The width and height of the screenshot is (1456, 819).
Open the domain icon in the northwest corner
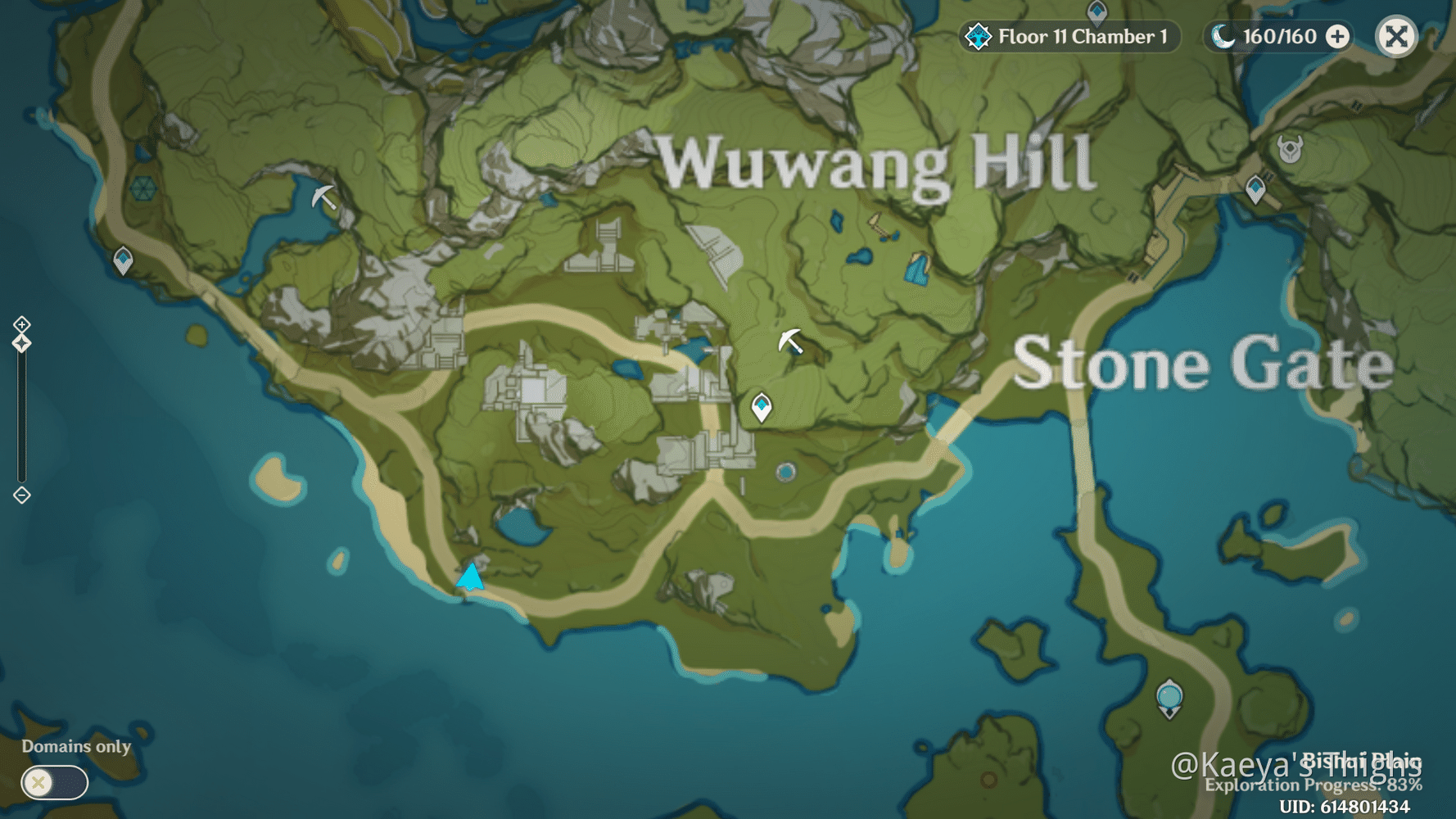[144, 190]
